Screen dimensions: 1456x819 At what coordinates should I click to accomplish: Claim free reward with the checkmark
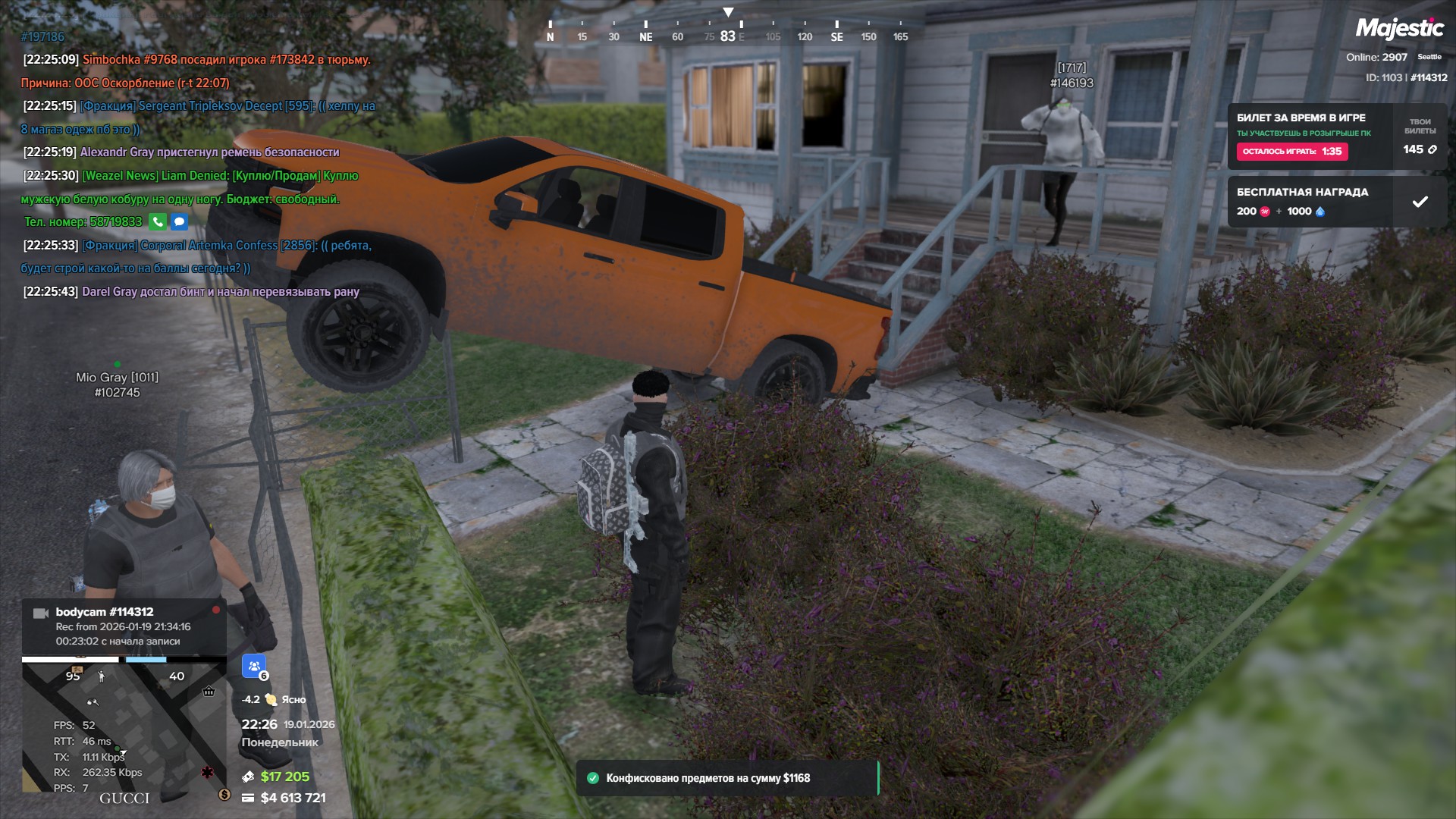pyautogui.click(x=1420, y=202)
